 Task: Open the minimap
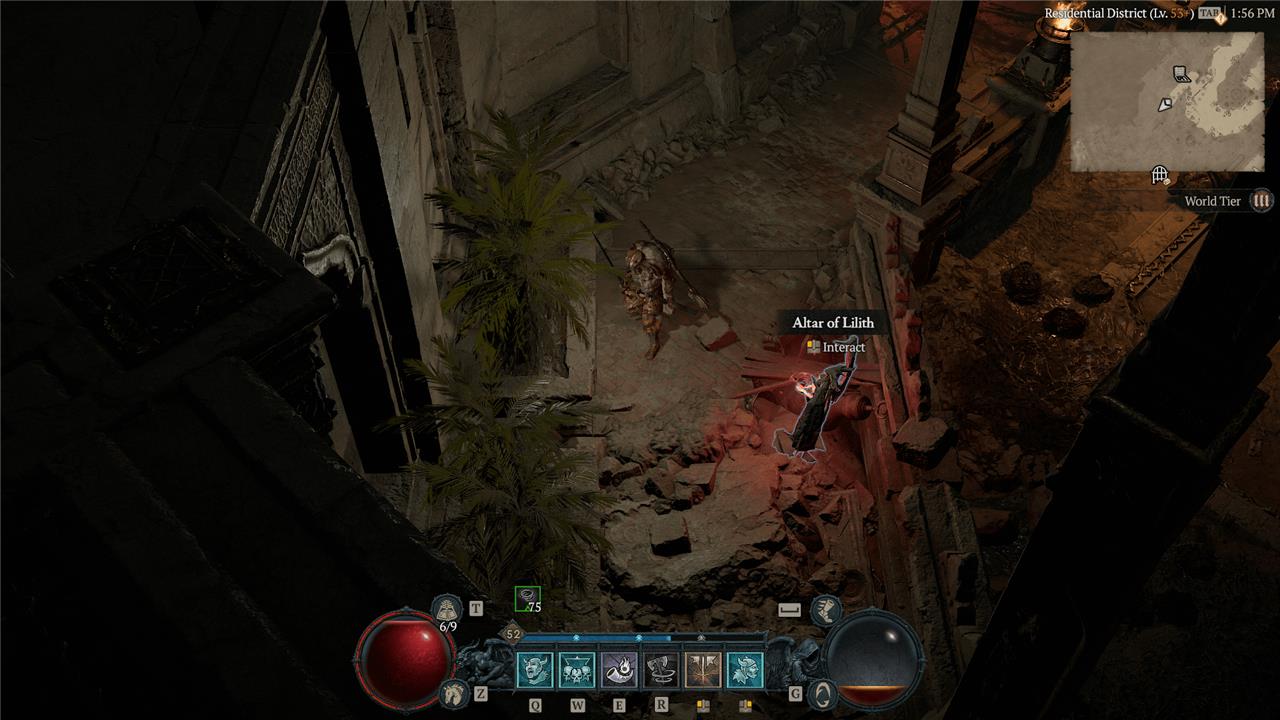(x=1167, y=101)
